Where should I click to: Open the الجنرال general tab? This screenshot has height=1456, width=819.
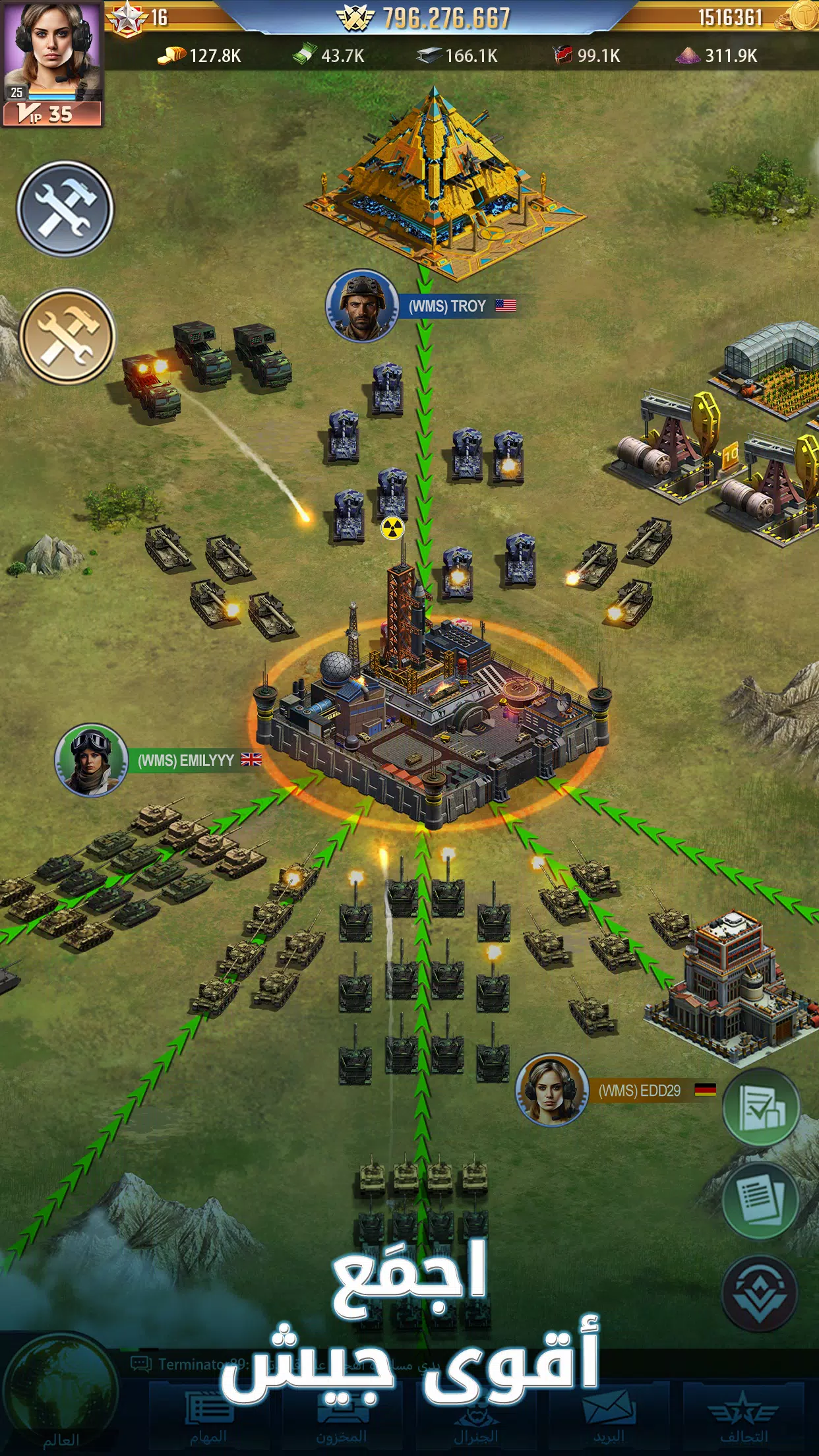point(475,1418)
